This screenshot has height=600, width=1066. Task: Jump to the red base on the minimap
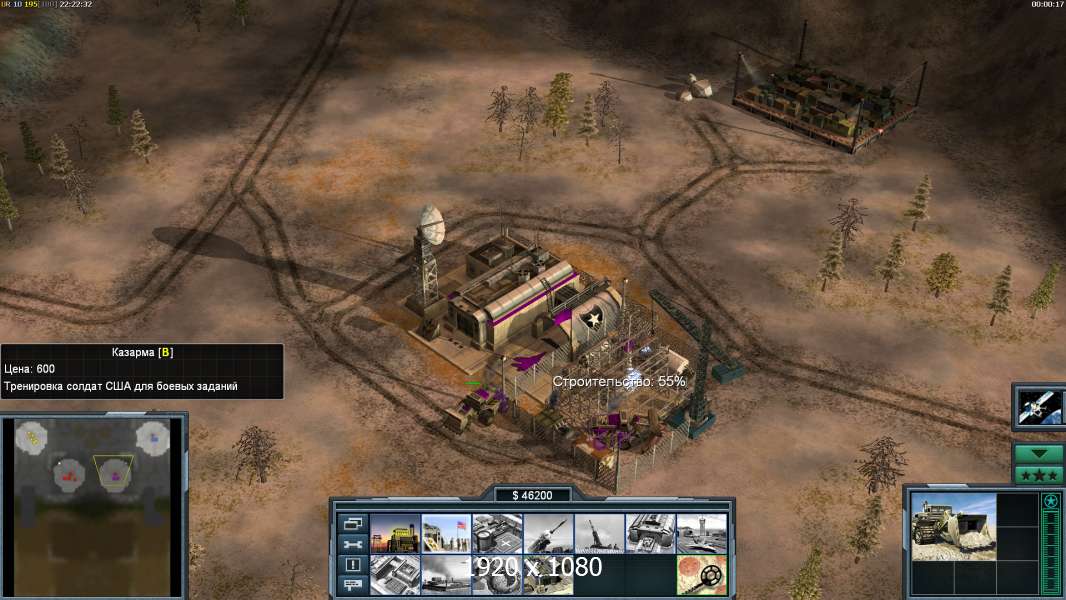pos(70,478)
